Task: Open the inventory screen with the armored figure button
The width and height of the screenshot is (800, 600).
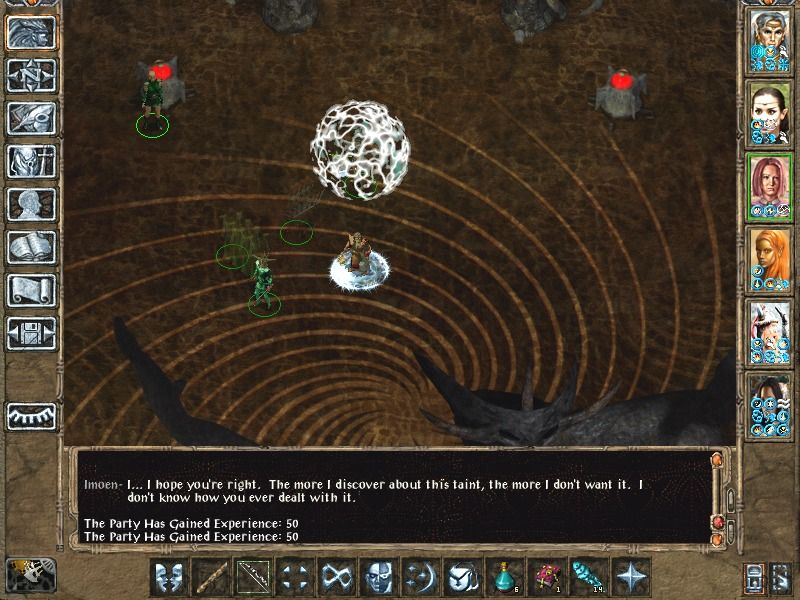Action: [x=31, y=161]
